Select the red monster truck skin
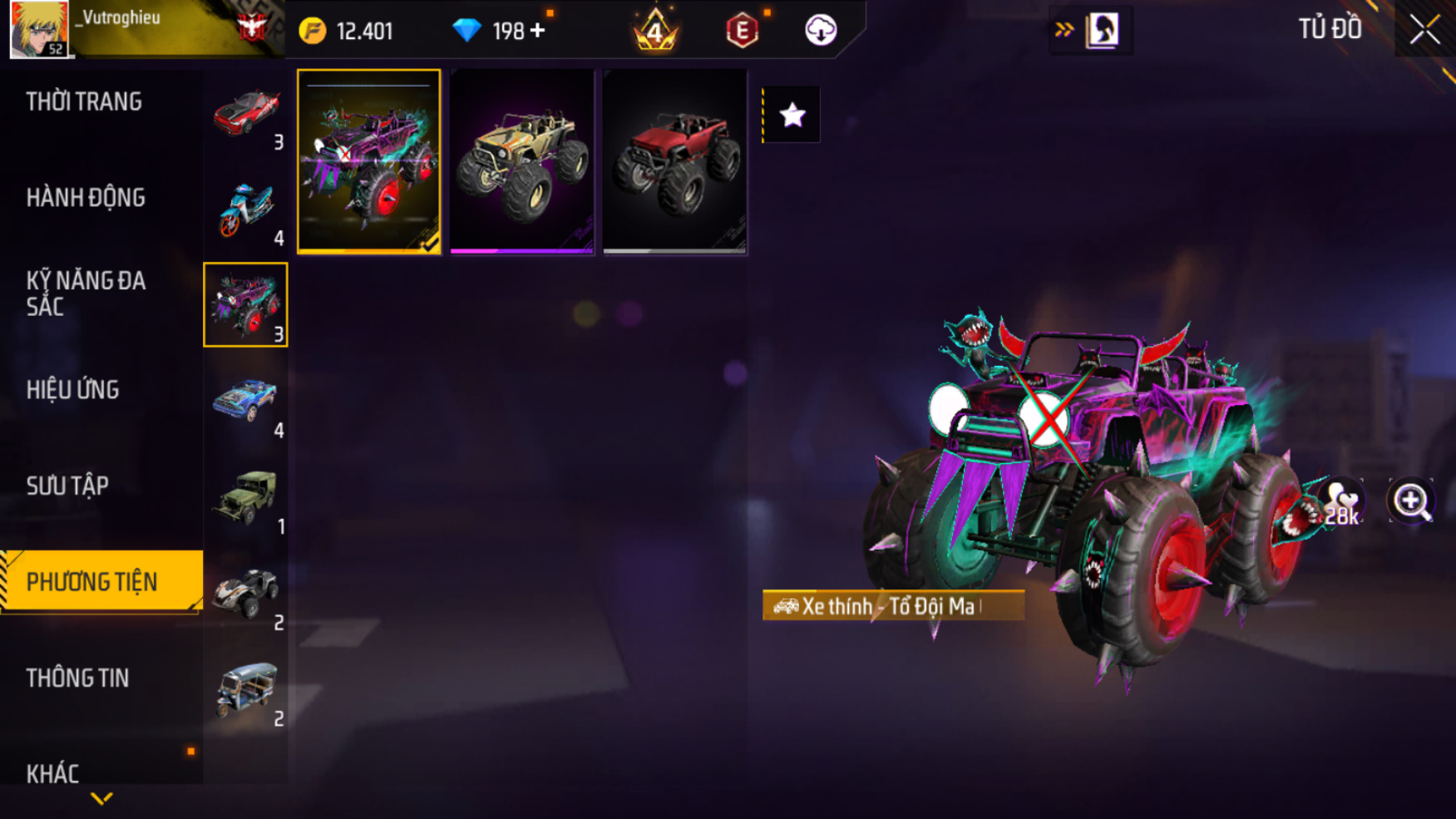 point(674,161)
